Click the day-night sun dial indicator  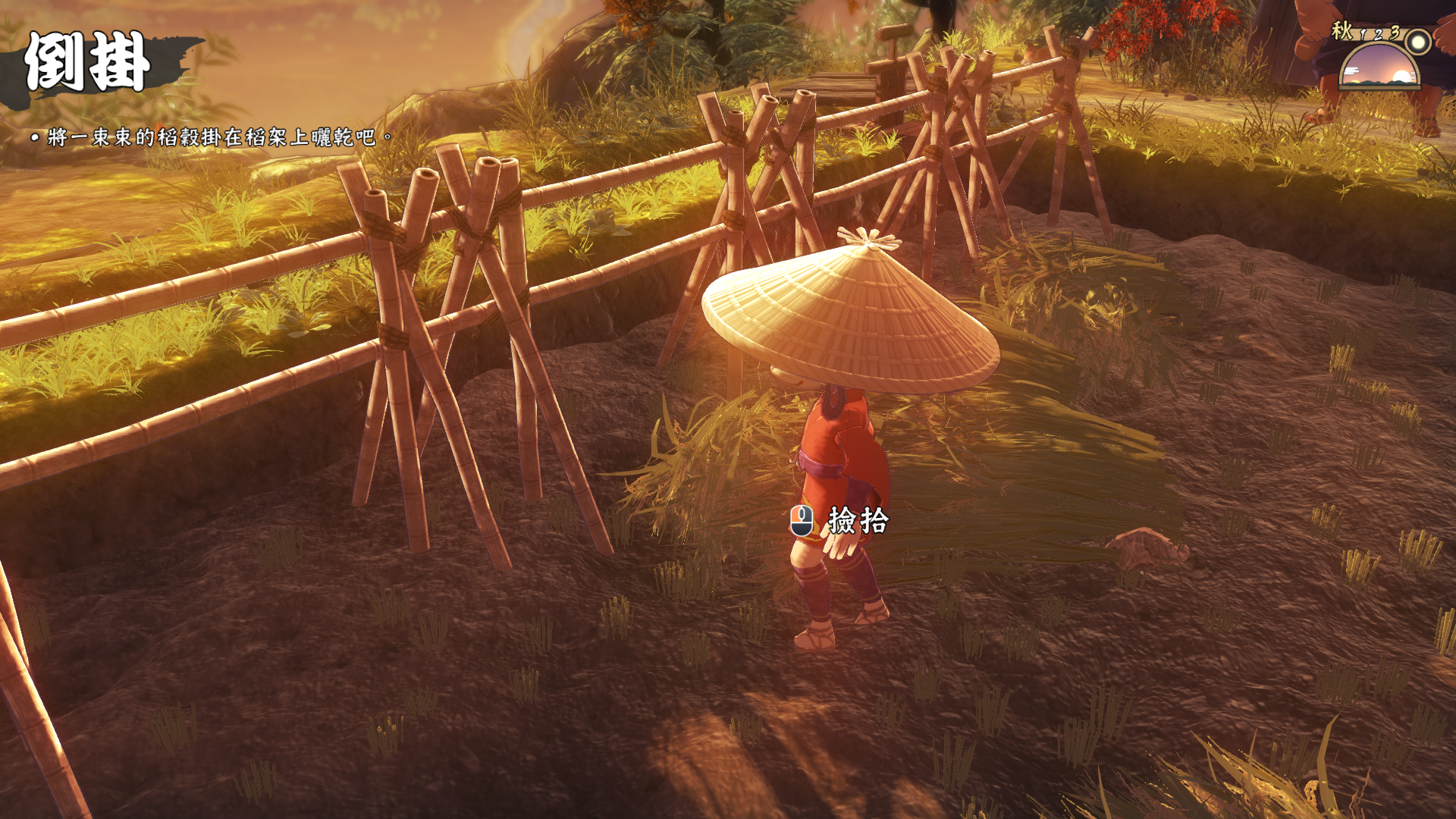pos(1379,67)
